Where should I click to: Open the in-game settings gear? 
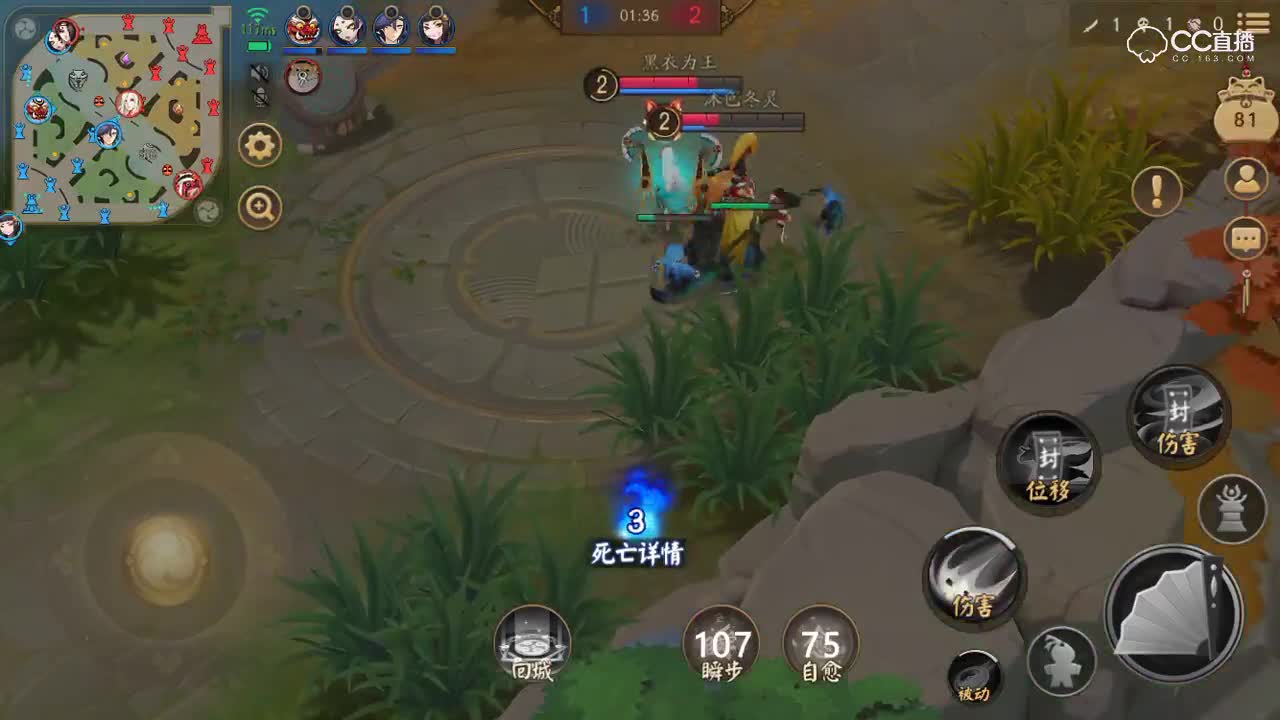click(260, 146)
